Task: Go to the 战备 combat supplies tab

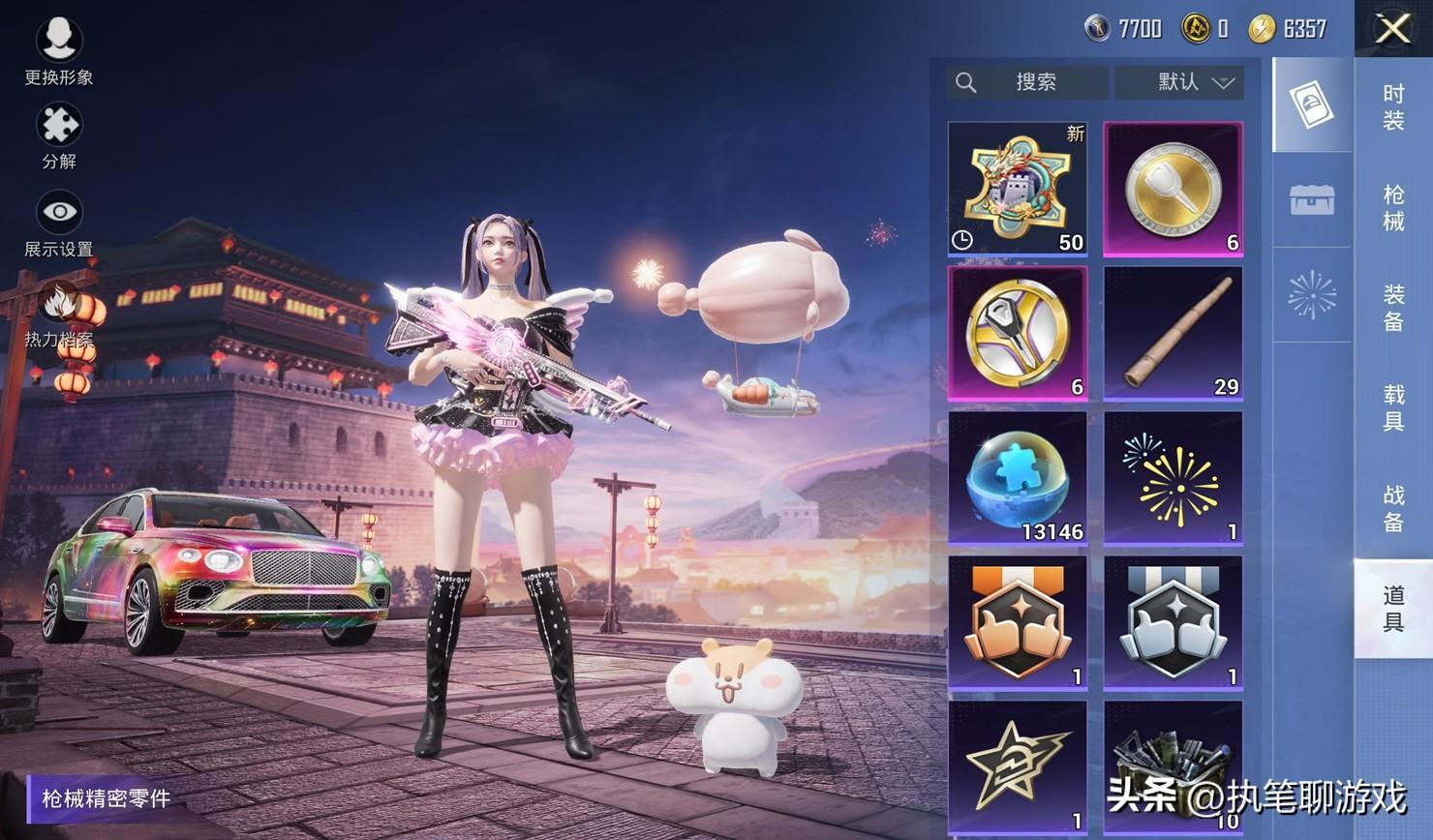Action: (1392, 508)
